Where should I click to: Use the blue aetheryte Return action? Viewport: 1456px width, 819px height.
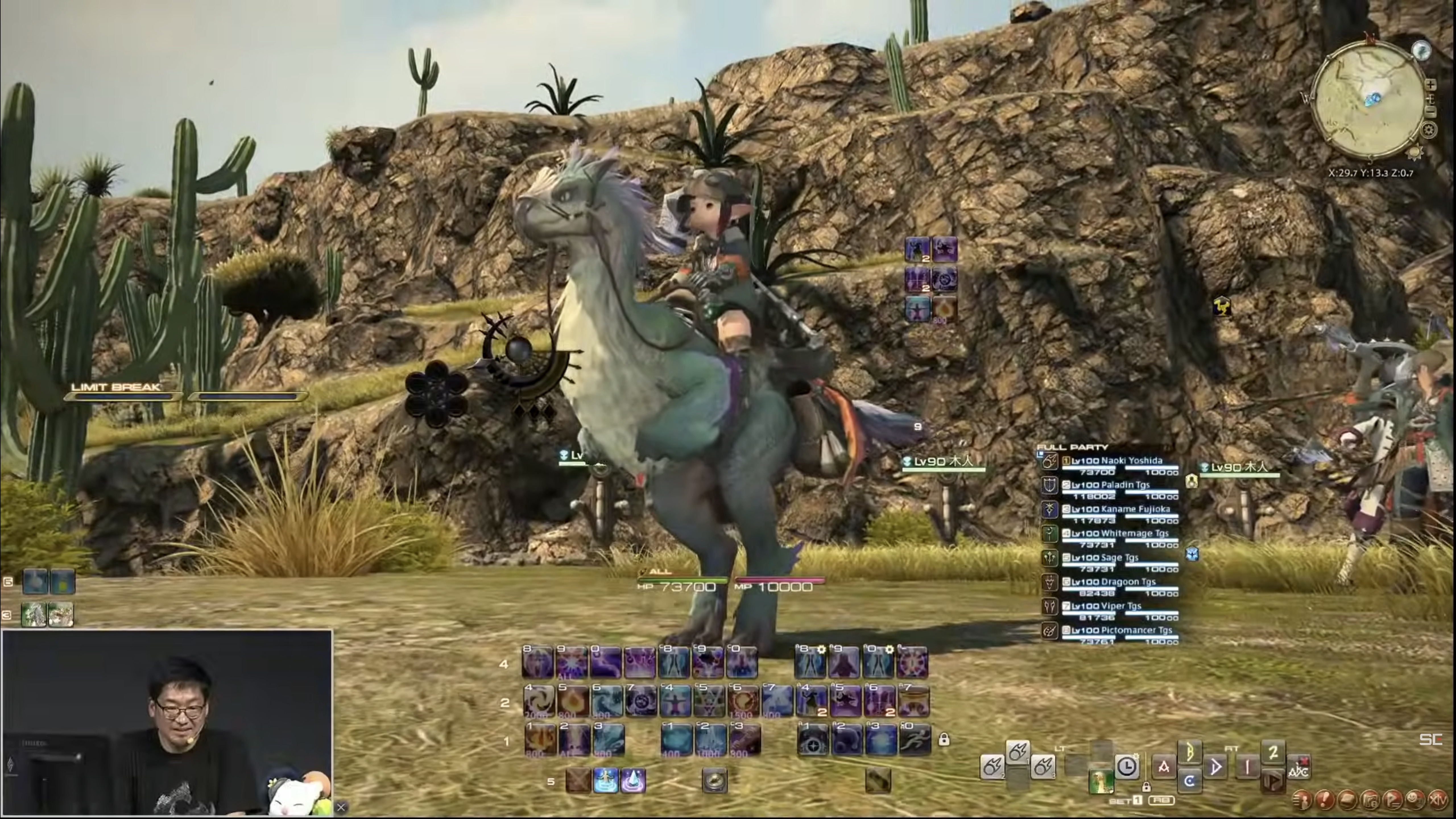point(605,781)
